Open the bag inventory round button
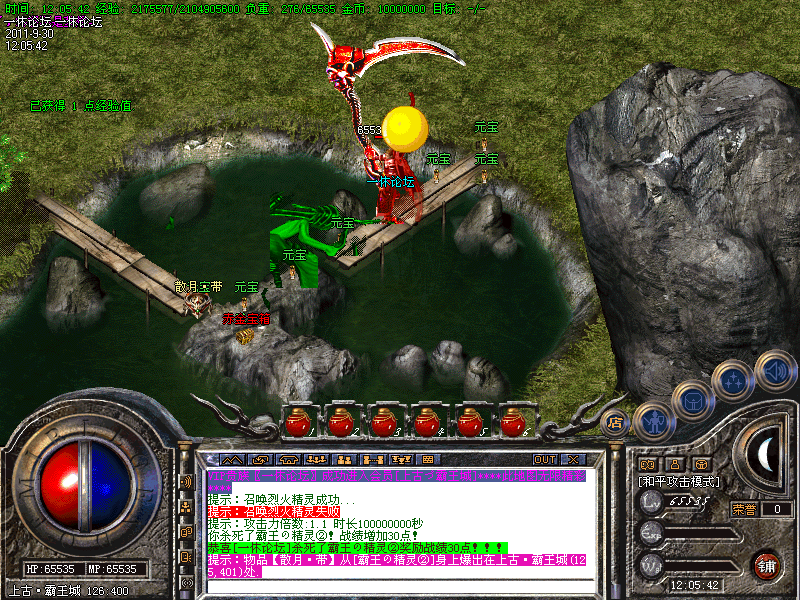Image resolution: width=800 pixels, height=600 pixels. coord(691,400)
